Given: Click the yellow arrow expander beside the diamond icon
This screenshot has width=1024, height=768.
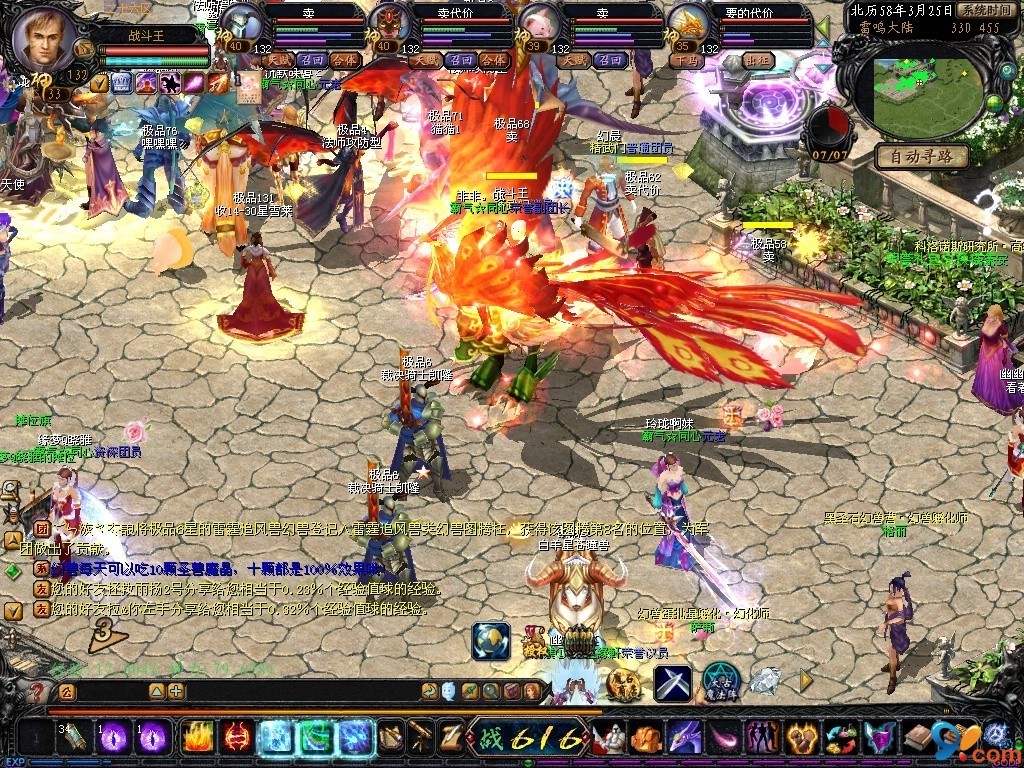Looking at the screenshot, I should [806, 681].
